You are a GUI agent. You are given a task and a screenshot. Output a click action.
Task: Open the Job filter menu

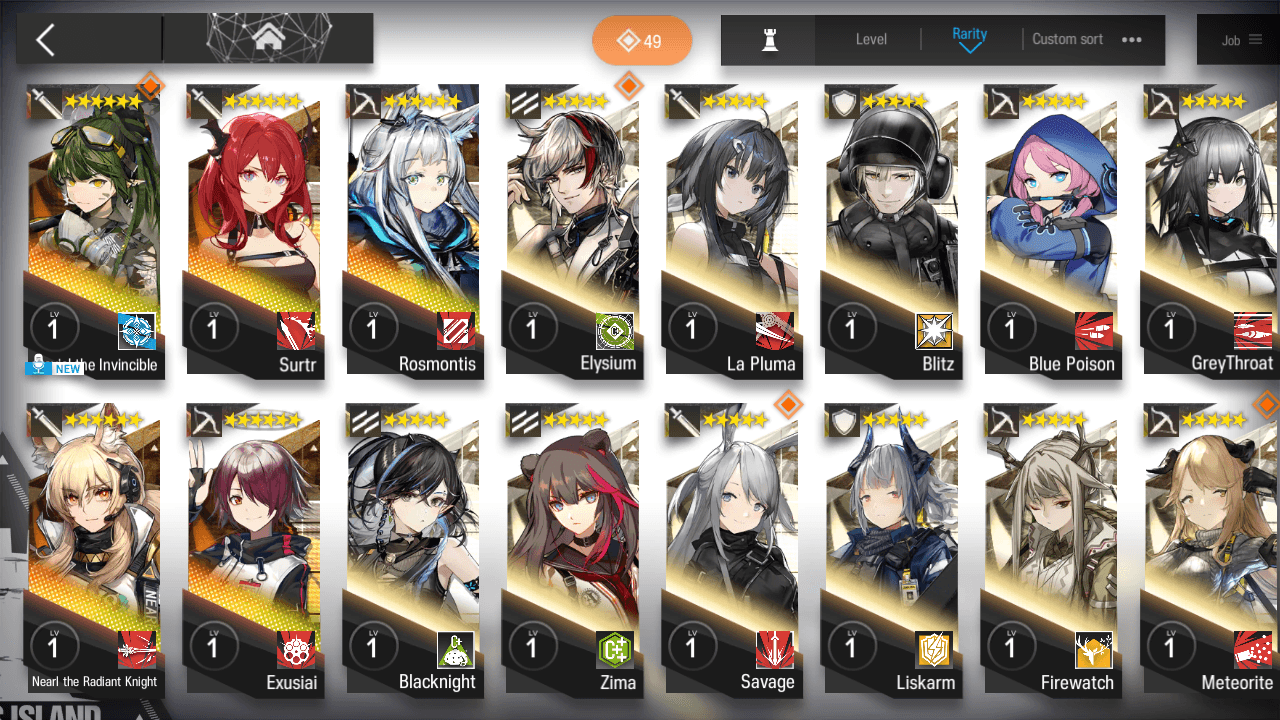click(x=1241, y=40)
